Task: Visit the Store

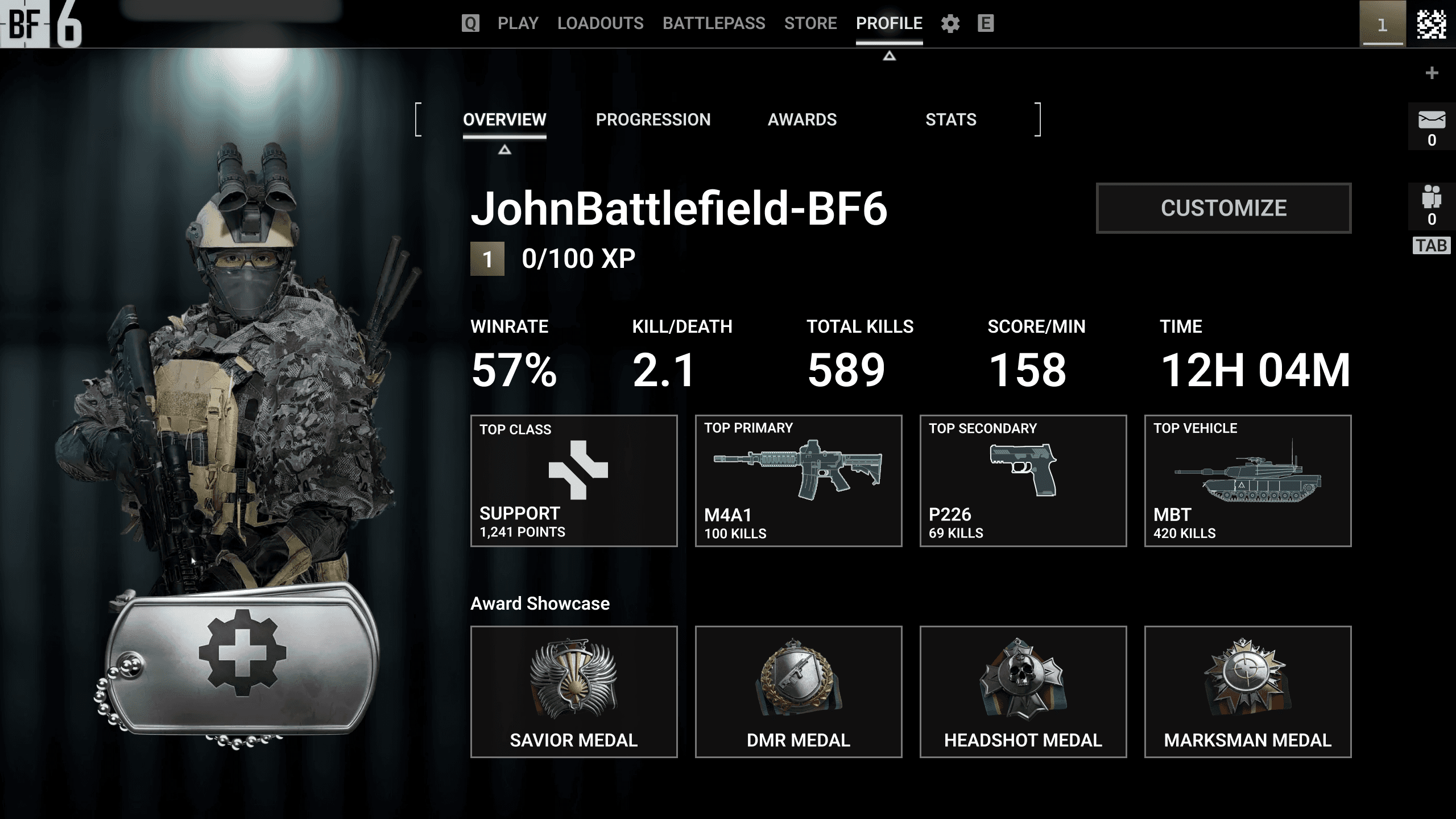Action: 810,23
